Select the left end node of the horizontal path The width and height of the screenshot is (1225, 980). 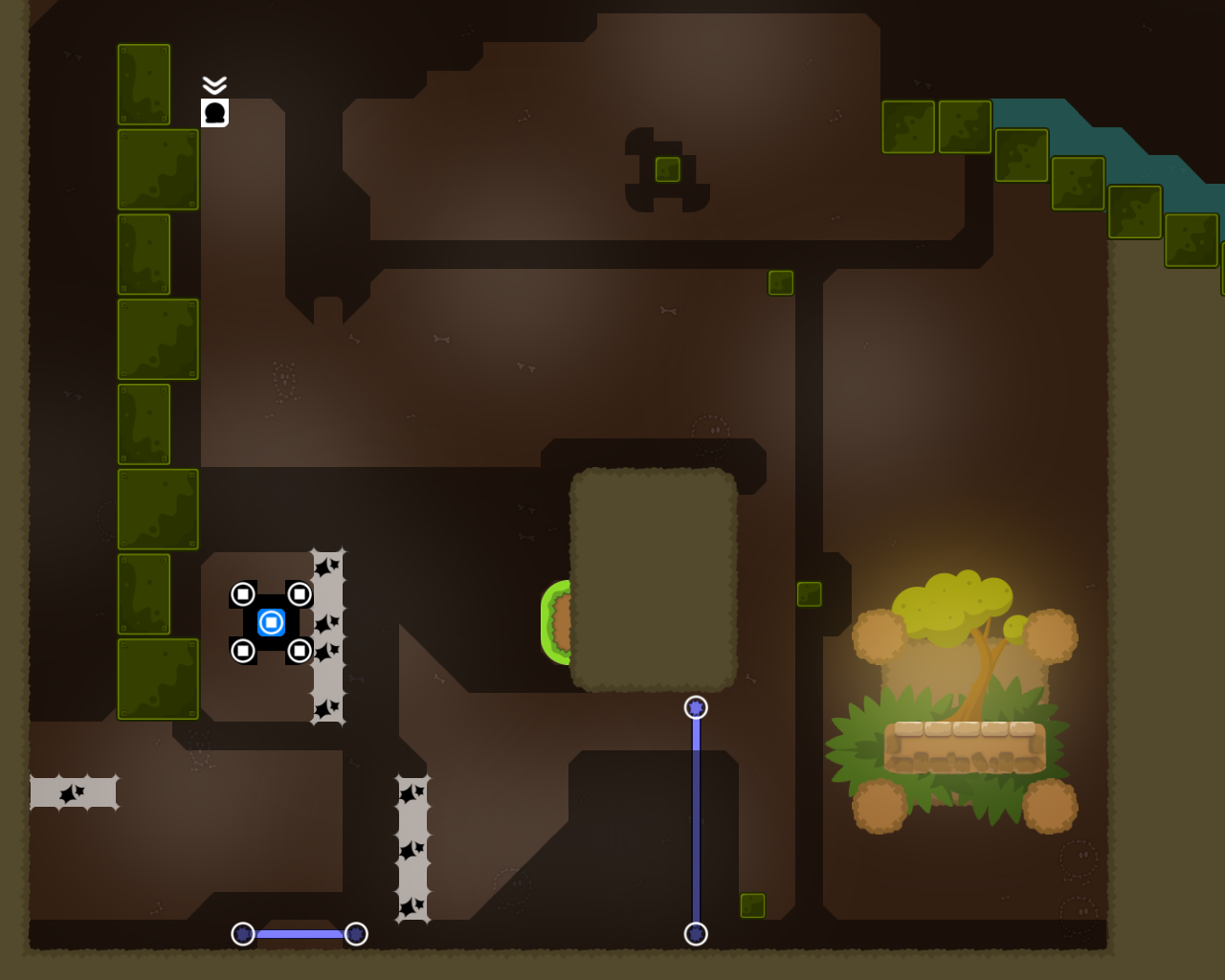click(243, 934)
